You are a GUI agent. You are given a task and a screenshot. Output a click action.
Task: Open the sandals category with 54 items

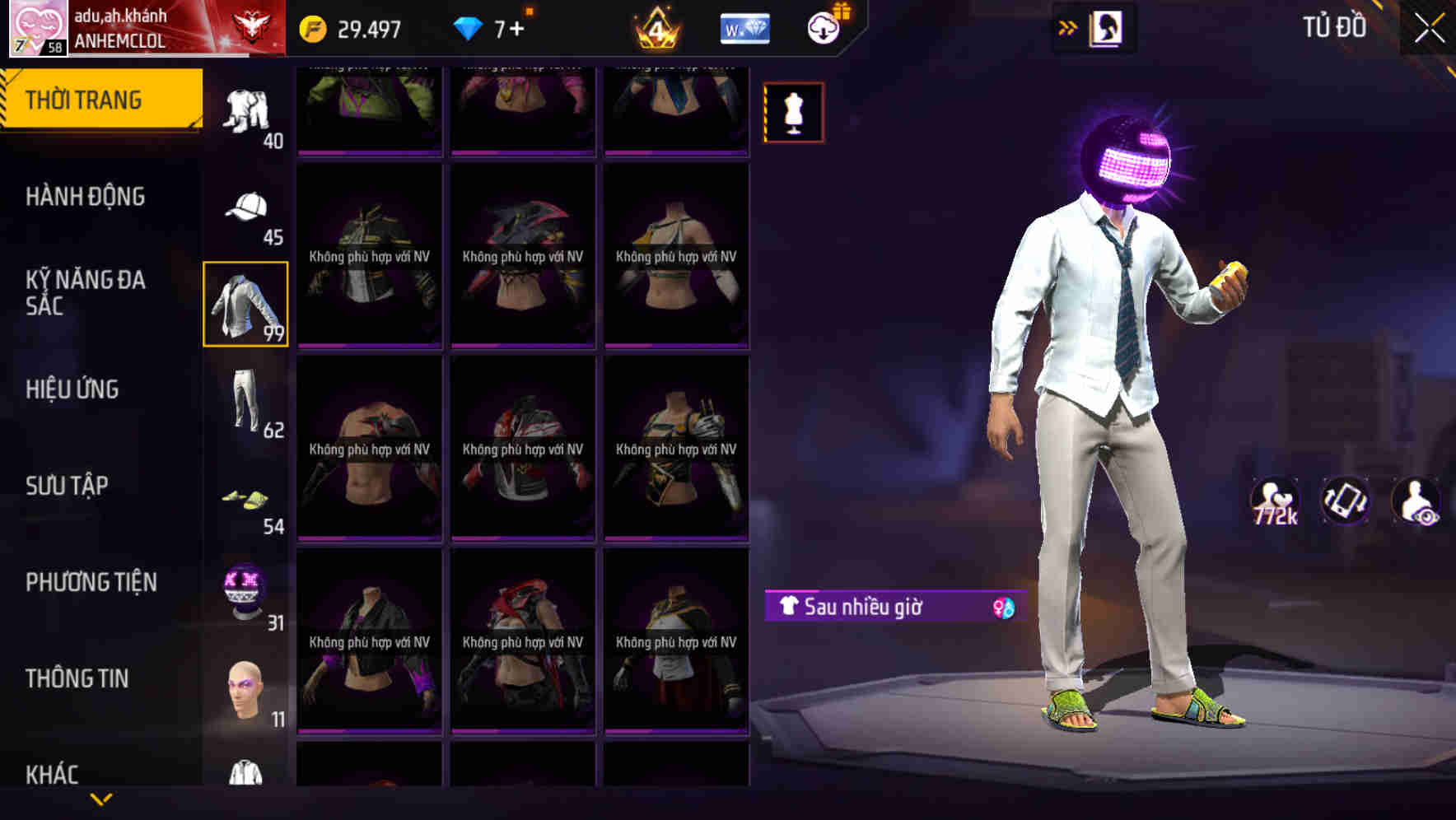tap(245, 498)
